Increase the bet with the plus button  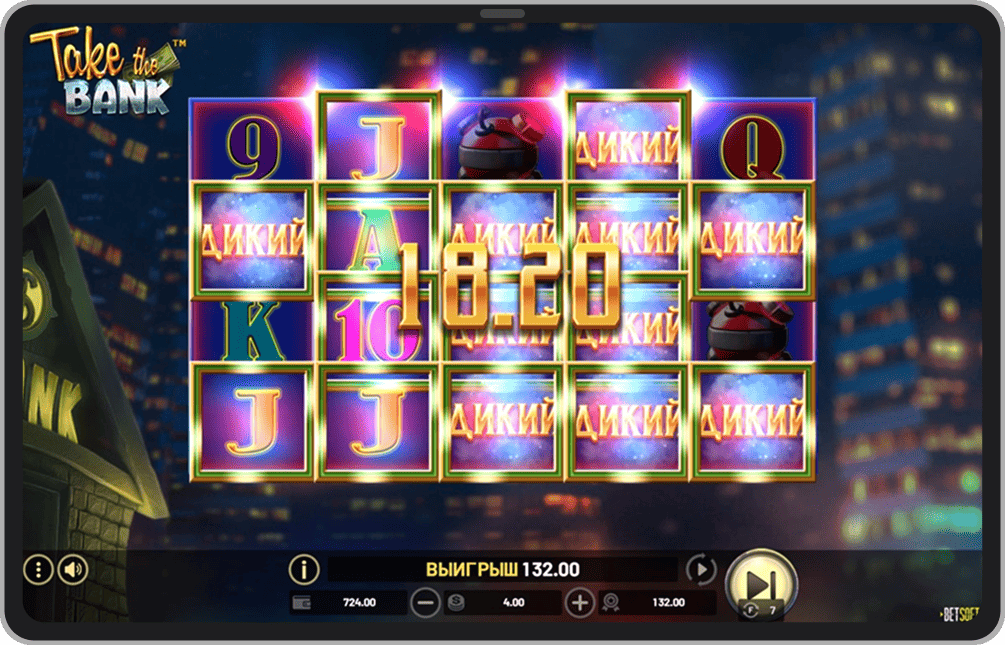click(x=580, y=602)
